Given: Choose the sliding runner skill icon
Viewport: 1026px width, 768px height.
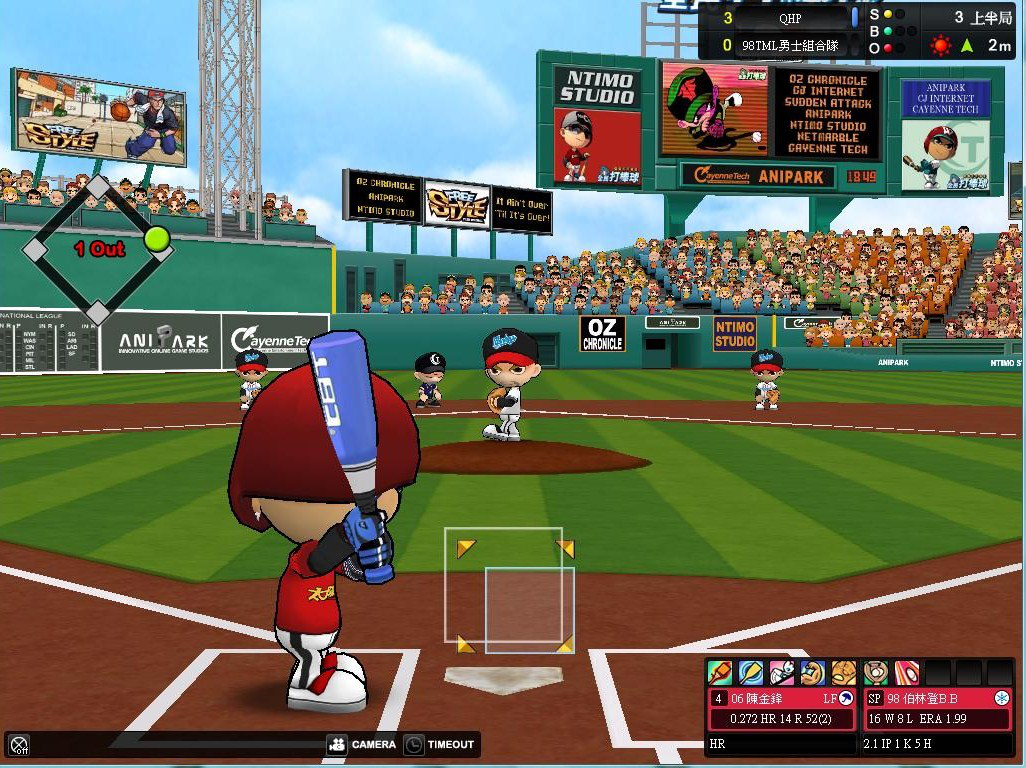Looking at the screenshot, I should point(781,672).
